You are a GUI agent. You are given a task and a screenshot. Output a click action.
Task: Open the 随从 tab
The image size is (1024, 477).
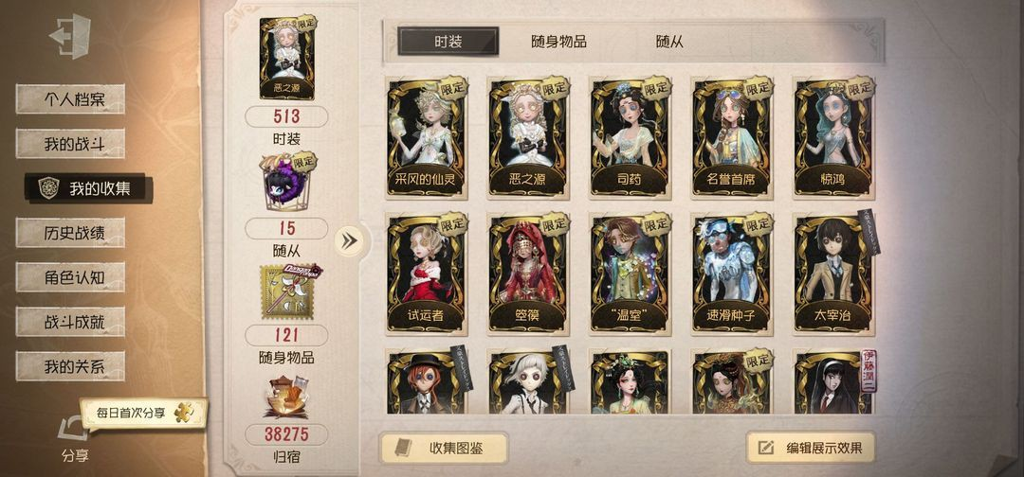[670, 41]
